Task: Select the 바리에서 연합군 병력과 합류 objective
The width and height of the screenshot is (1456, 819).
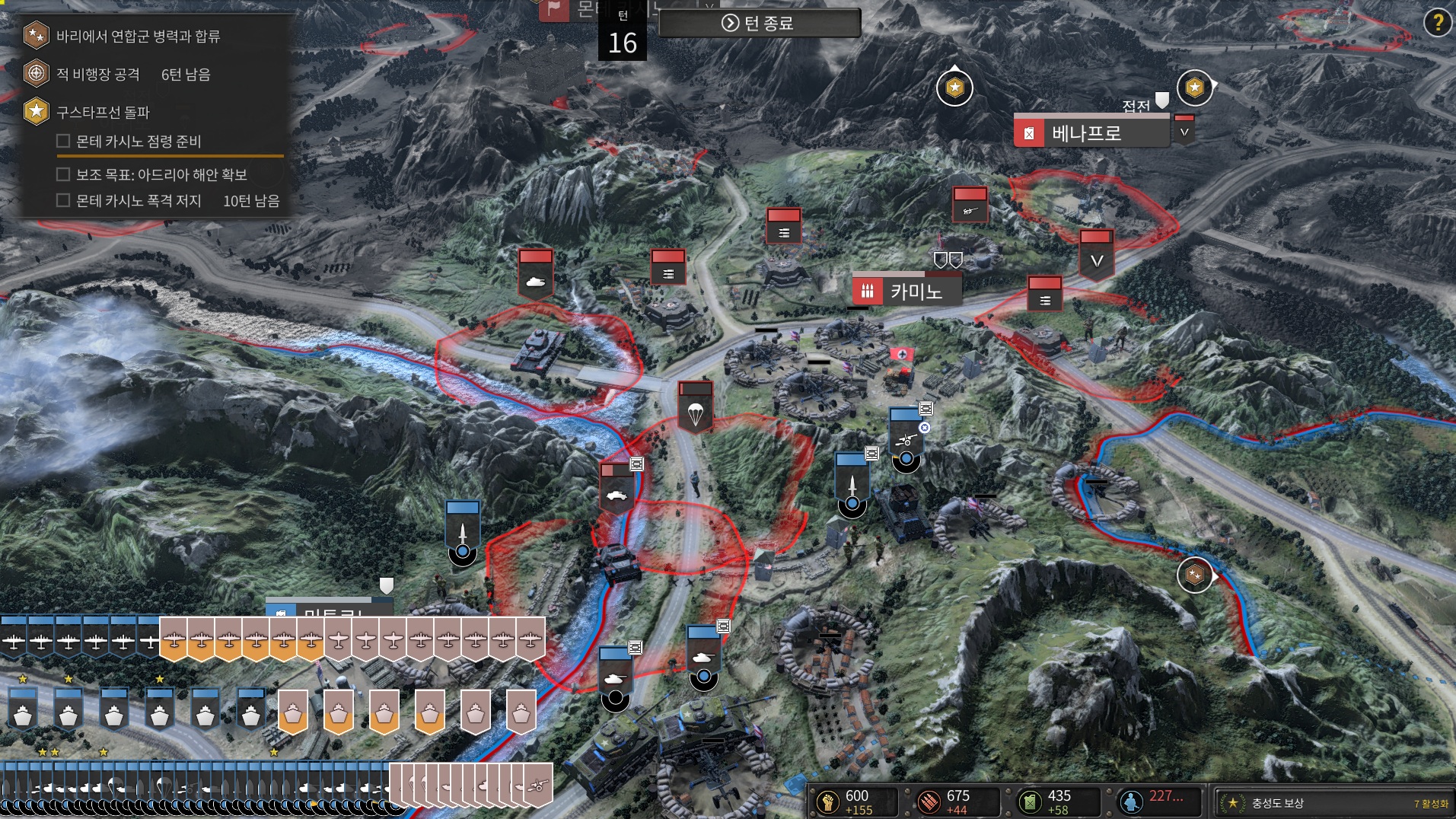Action: tap(138, 36)
